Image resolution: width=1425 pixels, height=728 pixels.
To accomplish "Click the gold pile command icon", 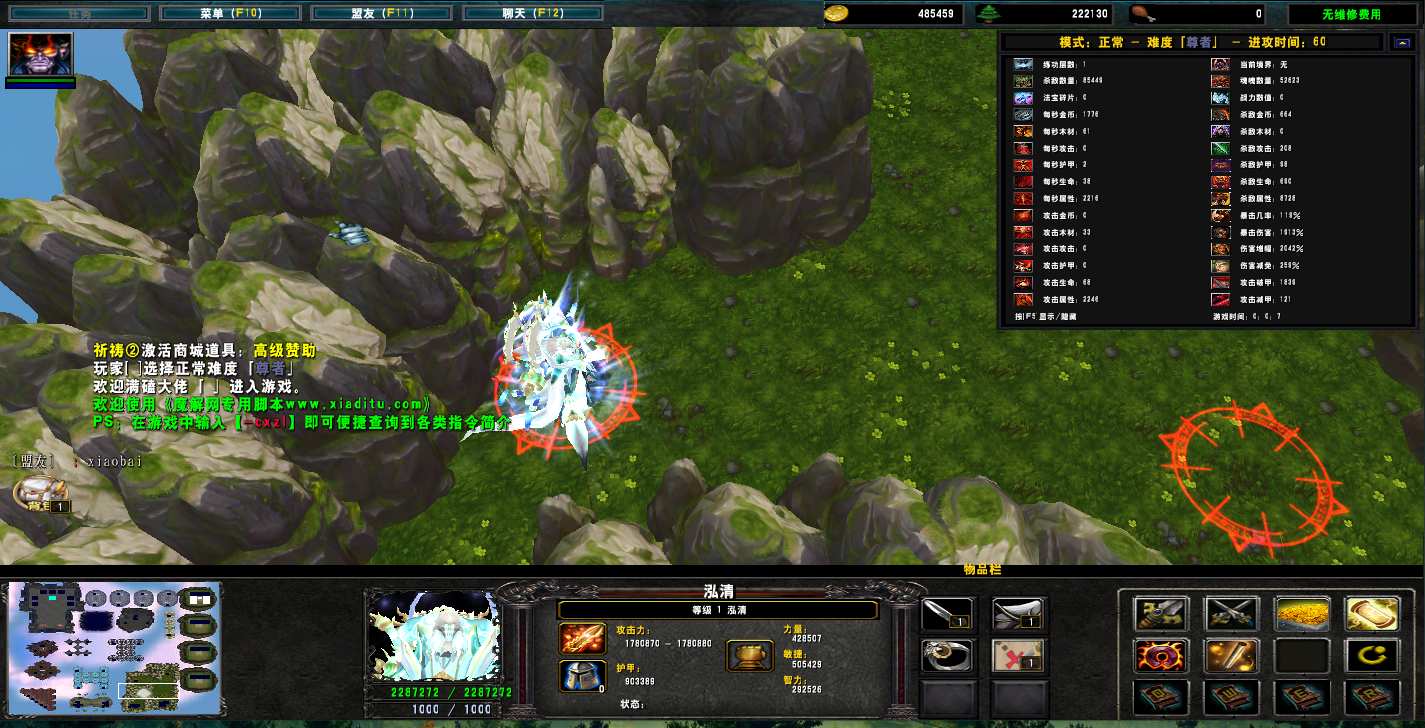I will 1301,613.
